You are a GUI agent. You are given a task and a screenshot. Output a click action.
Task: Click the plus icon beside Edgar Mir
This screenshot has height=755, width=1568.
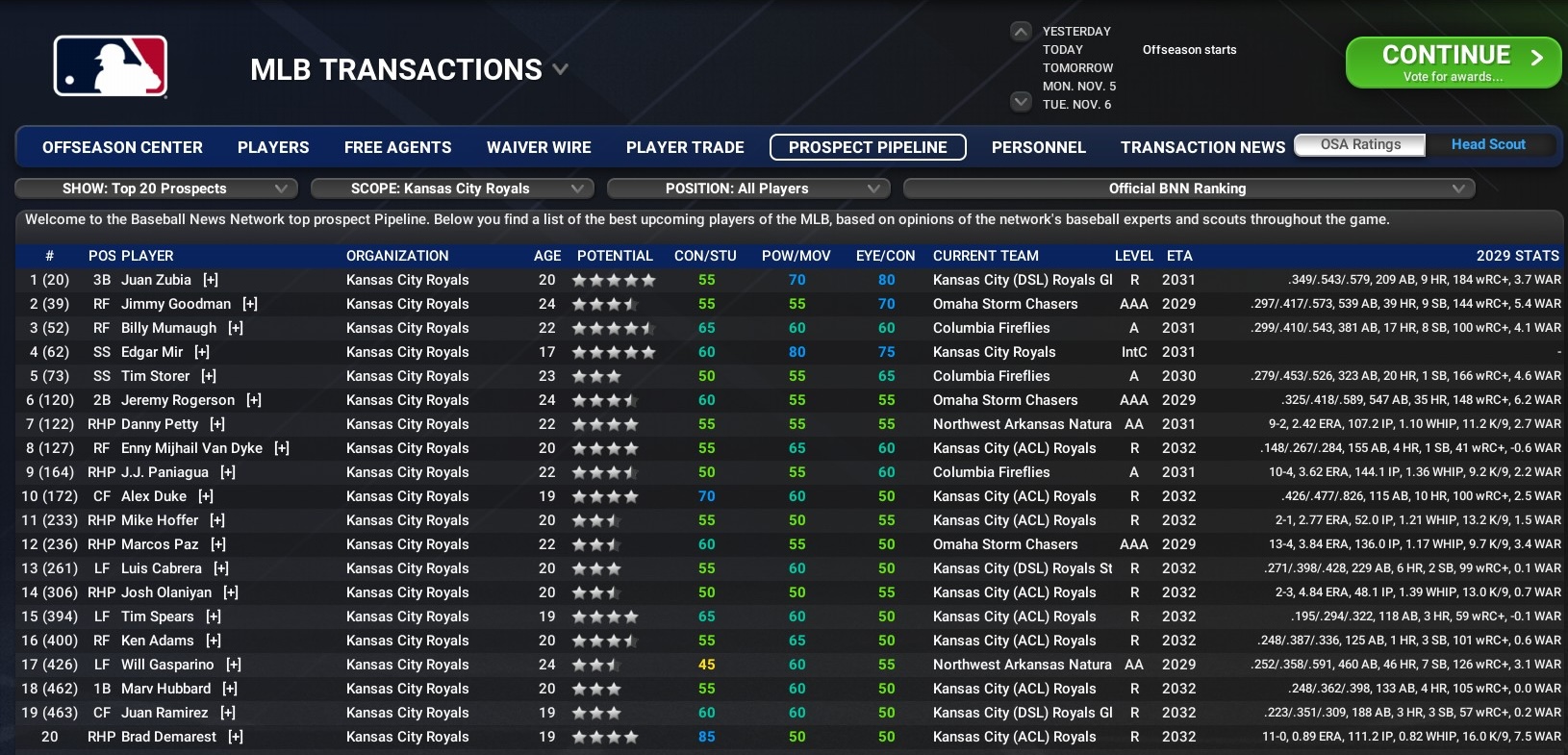[201, 352]
